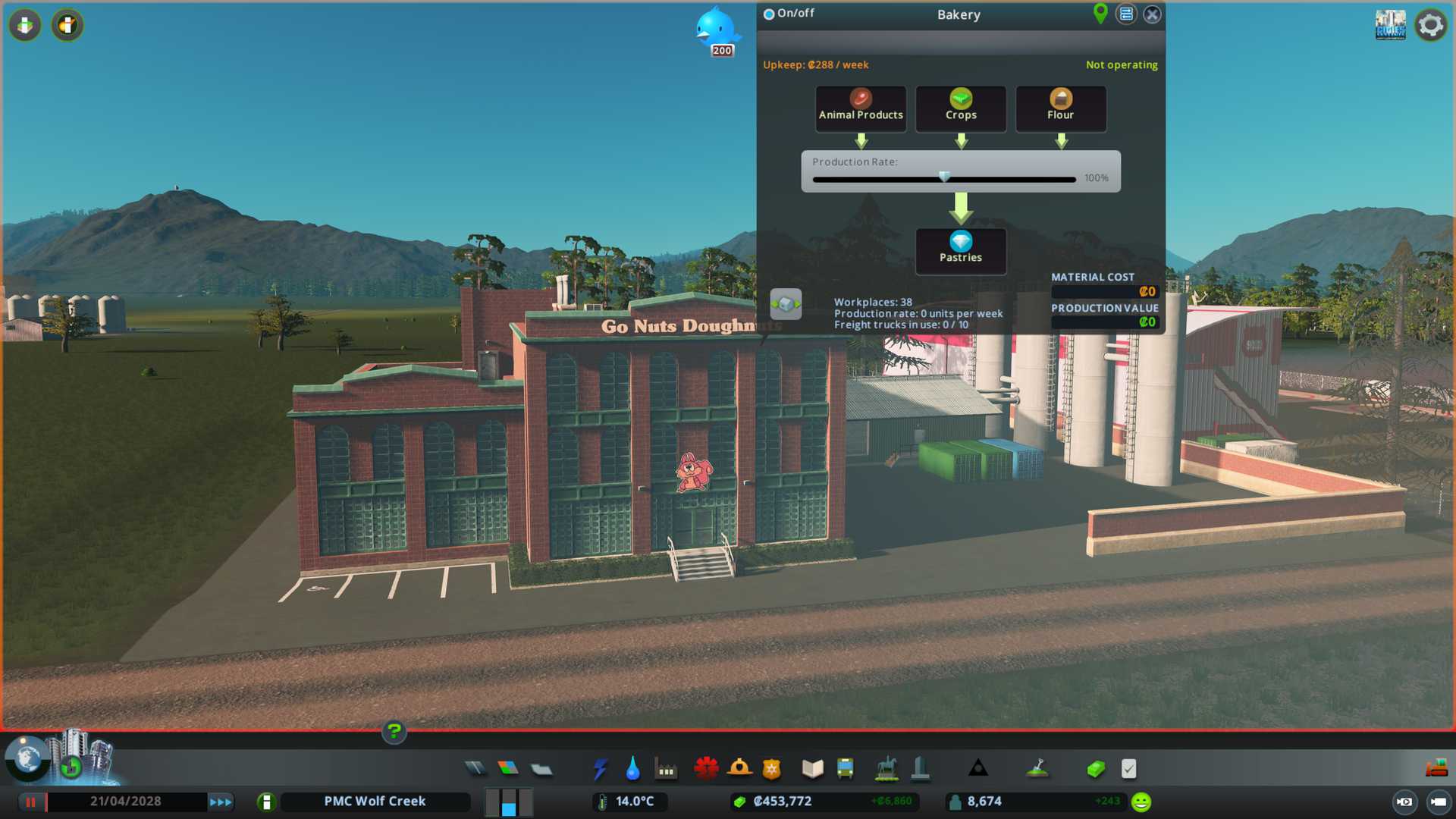The image size is (1456, 819).
Task: Click the Production Rate slider handle
Action: coord(944,177)
